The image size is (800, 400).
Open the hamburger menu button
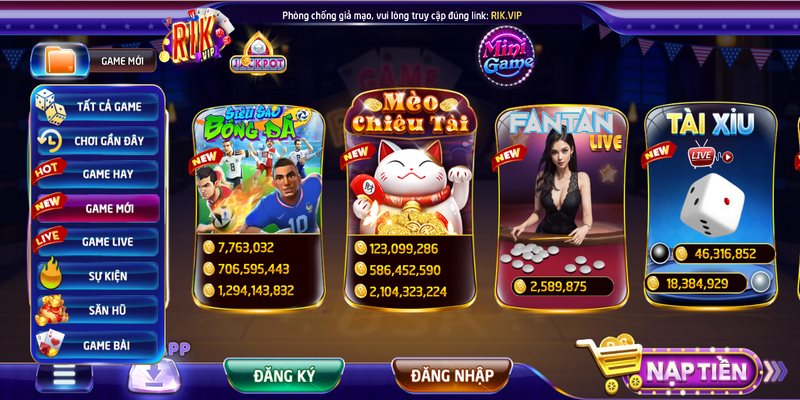[x=64, y=377]
